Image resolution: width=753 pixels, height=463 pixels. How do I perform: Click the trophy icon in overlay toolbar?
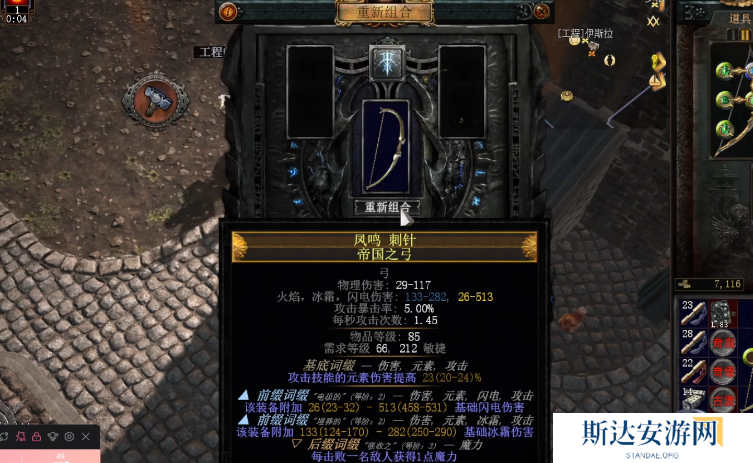[53, 437]
